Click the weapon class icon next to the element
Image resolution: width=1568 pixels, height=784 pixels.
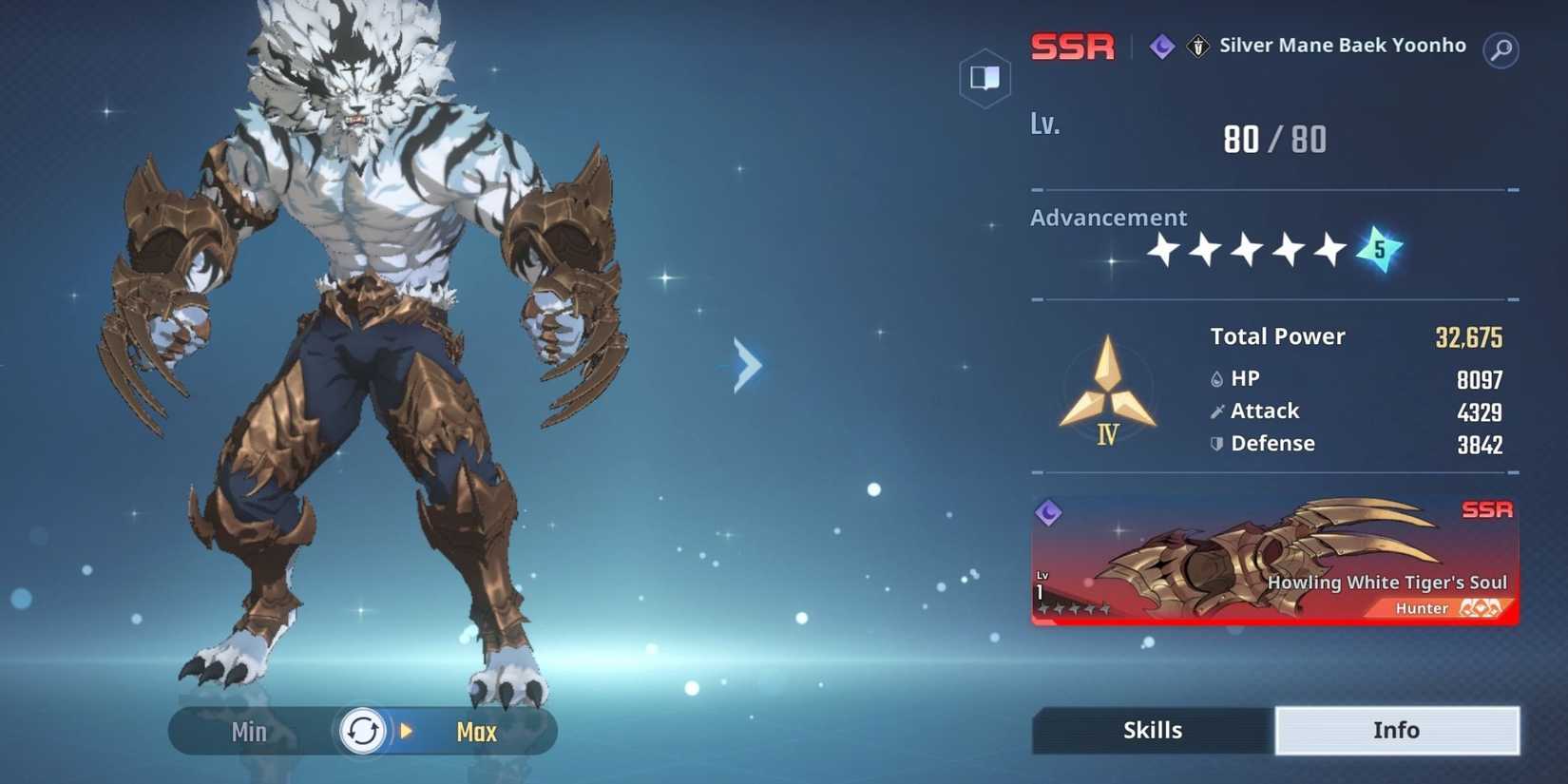1197,47
